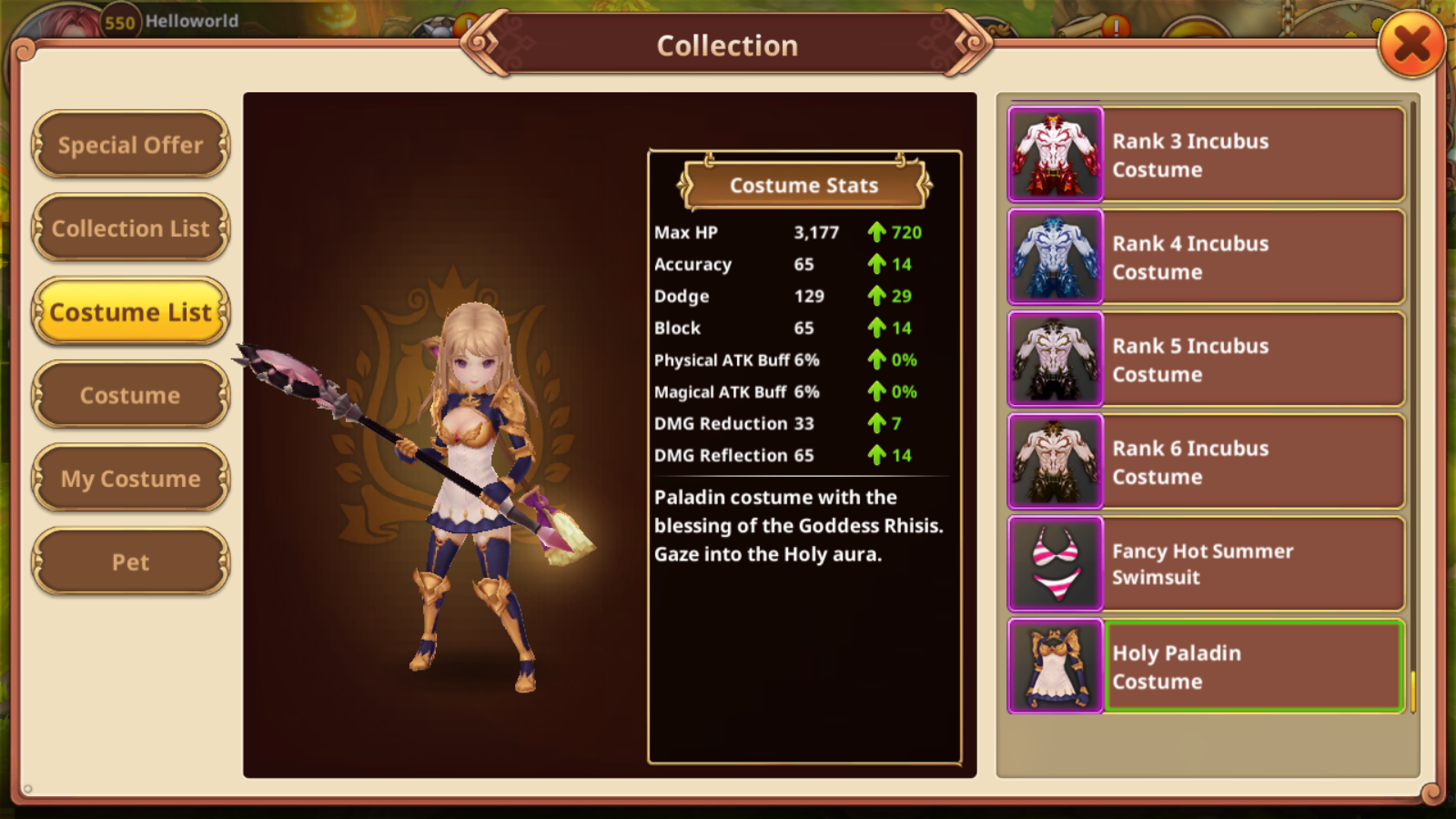
Task: Choose the Rank 4 Incubus Costume entry
Action: pyautogui.click(x=1207, y=258)
